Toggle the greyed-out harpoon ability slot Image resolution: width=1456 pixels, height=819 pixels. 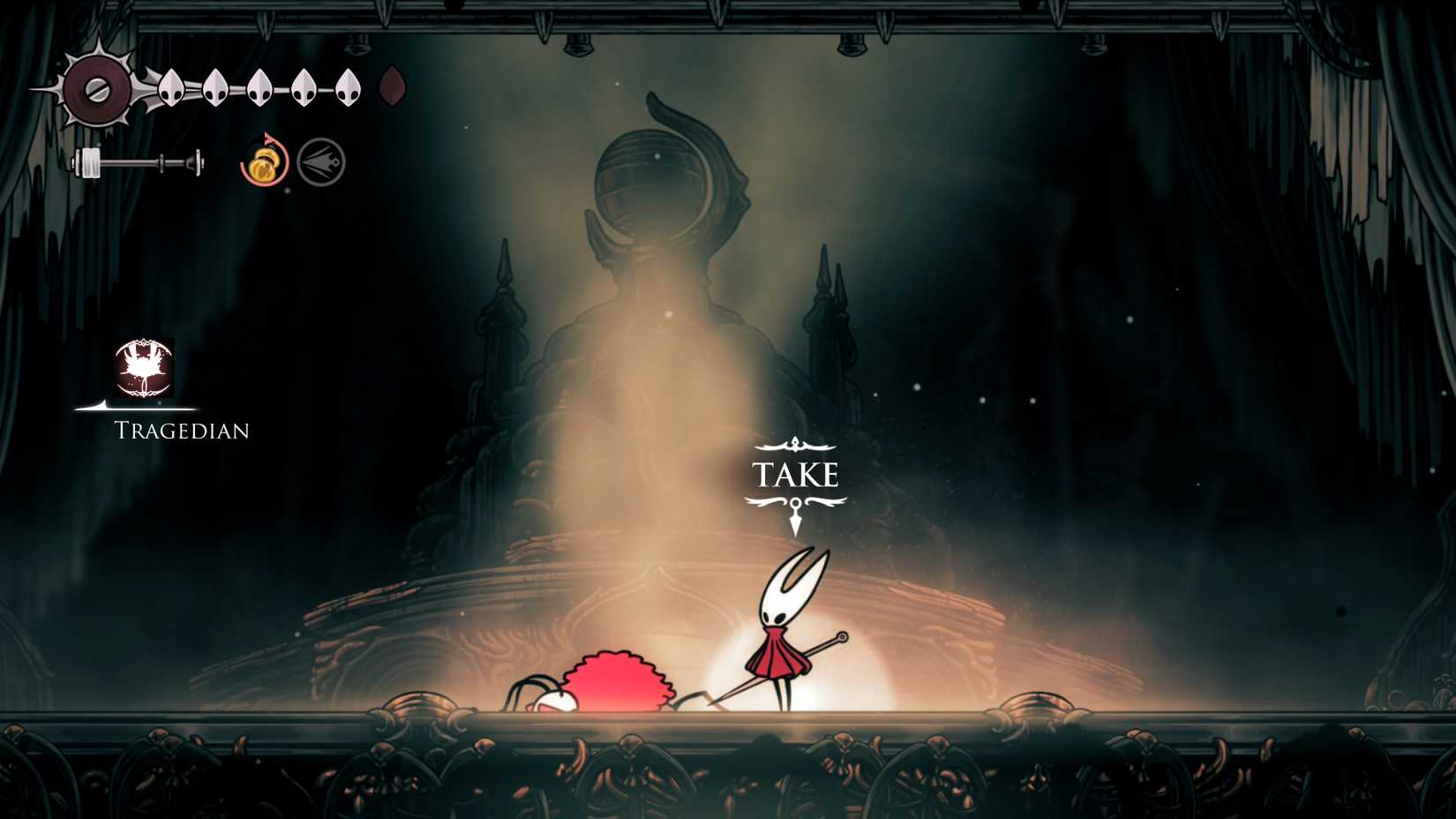tap(319, 161)
